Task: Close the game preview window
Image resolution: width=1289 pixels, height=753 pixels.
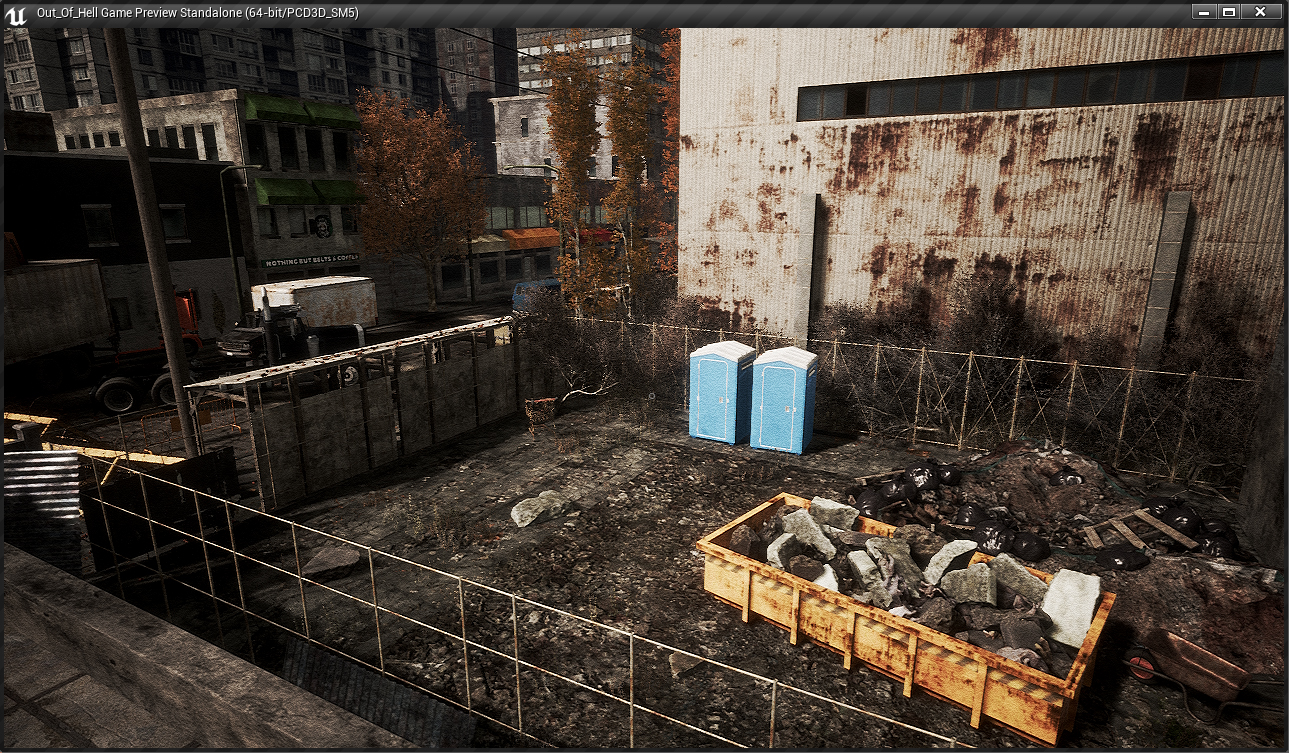Action: pos(1261,12)
